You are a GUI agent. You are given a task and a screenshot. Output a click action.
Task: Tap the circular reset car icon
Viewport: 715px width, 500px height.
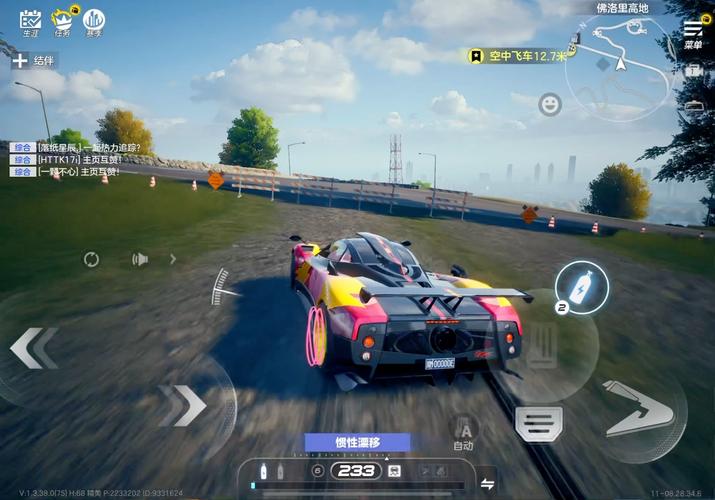click(91, 260)
